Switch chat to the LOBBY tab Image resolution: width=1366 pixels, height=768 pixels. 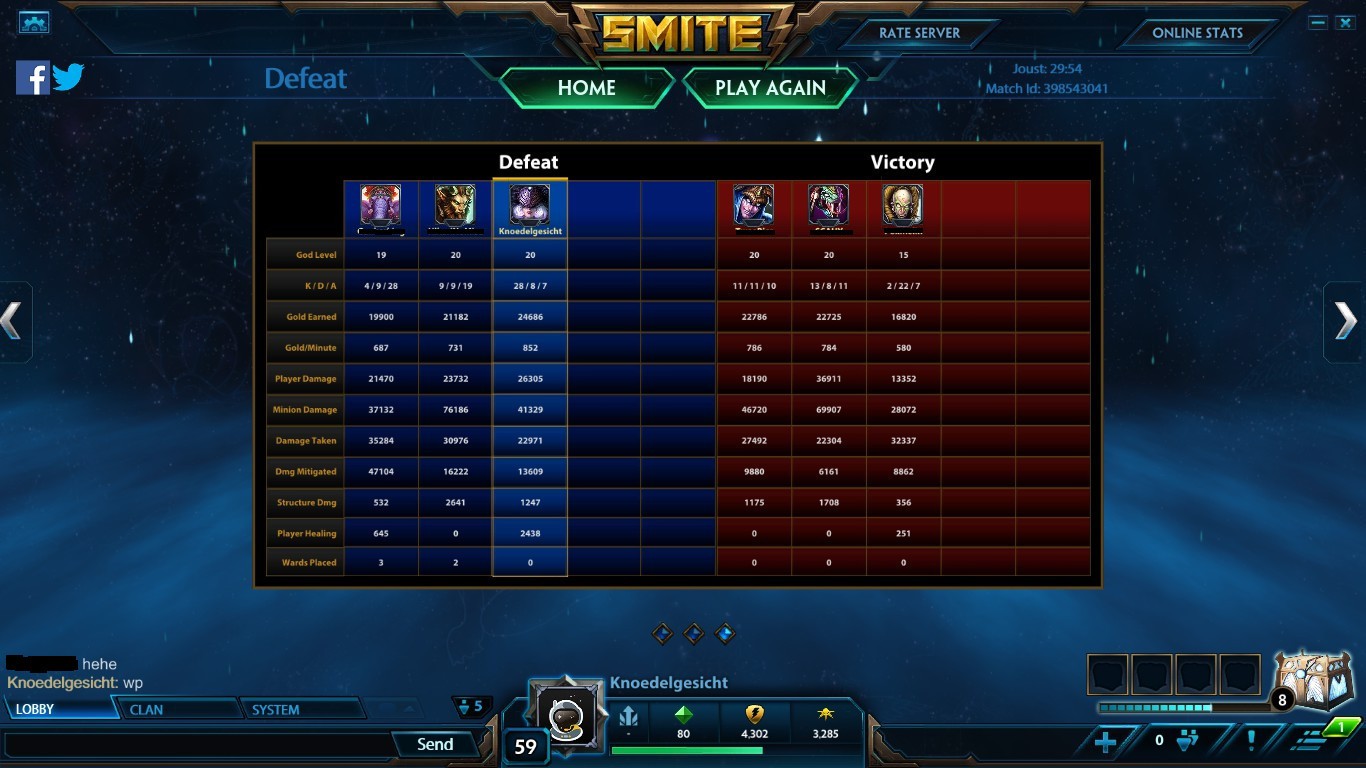click(58, 709)
